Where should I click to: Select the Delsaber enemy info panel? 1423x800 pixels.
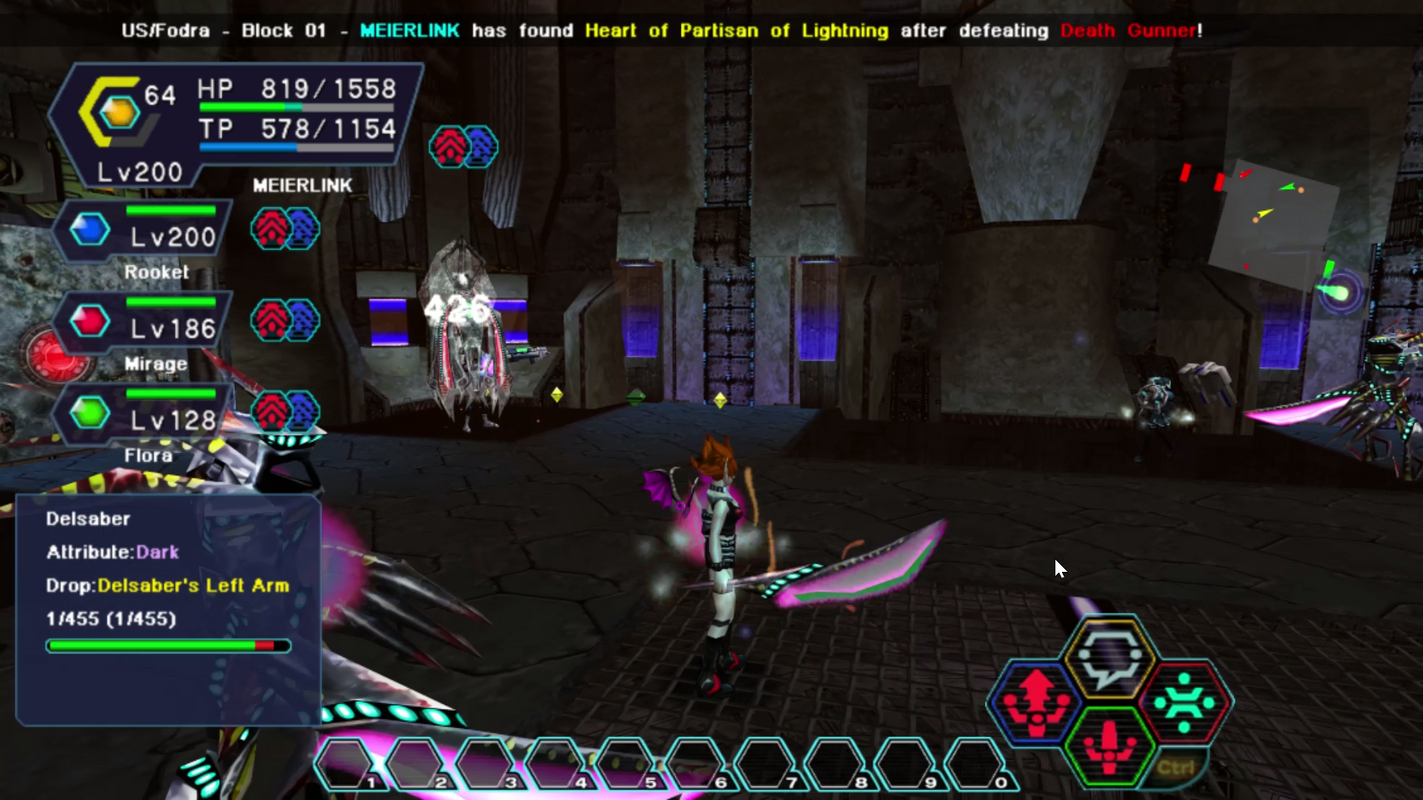168,608
